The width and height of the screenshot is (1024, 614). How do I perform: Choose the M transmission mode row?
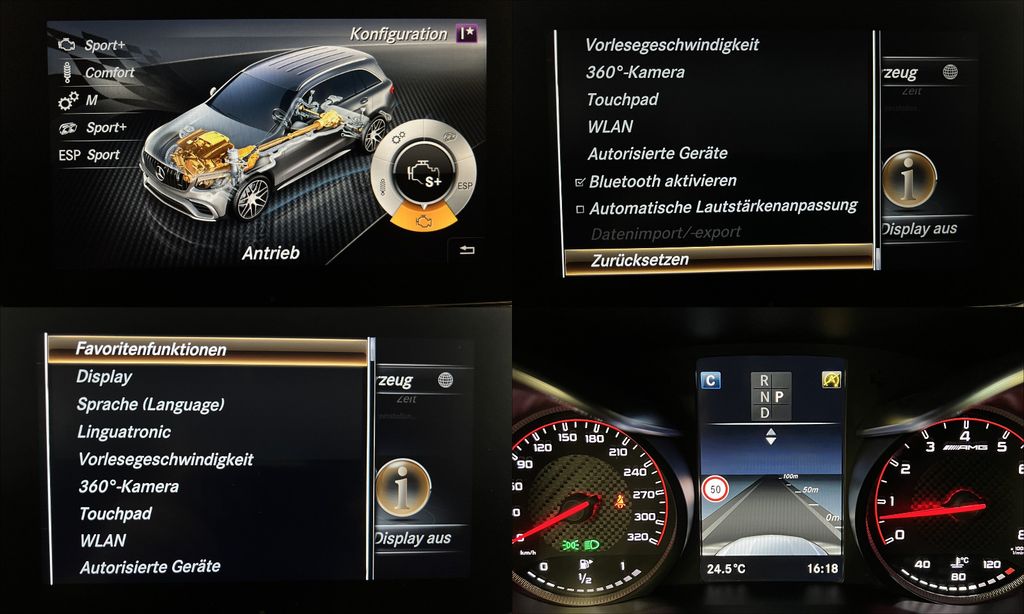coord(90,101)
